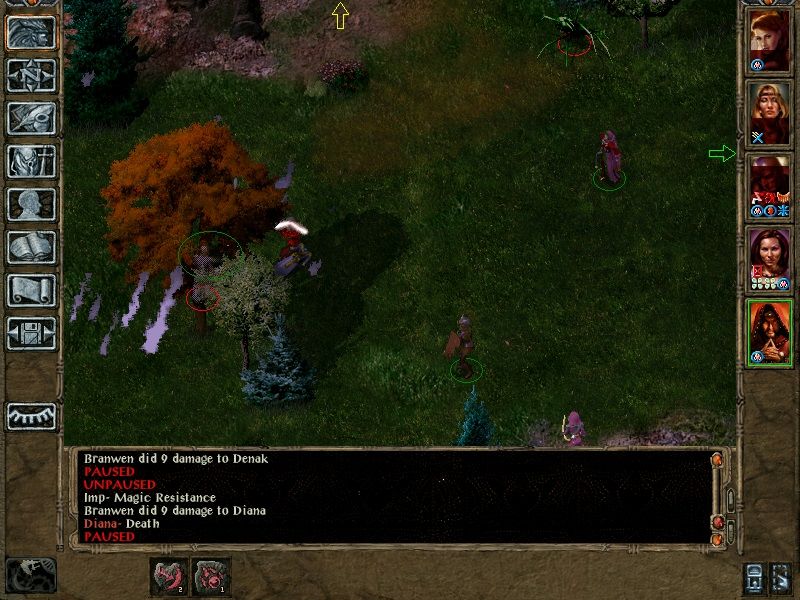Click the return-to-game helmet button
Screen dimensions: 800x600
pos(32,32)
